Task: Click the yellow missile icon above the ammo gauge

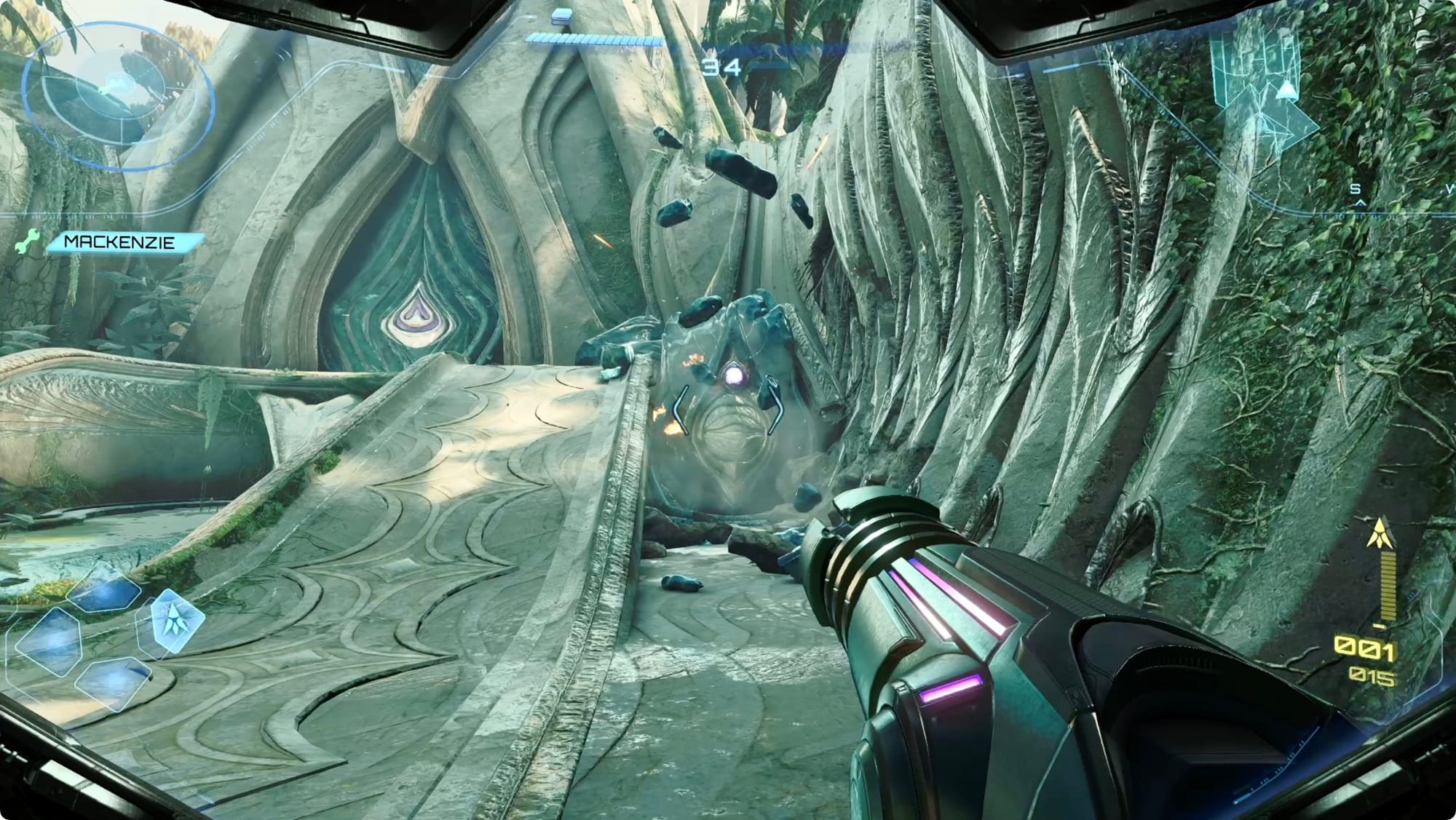Action: coord(1378,533)
